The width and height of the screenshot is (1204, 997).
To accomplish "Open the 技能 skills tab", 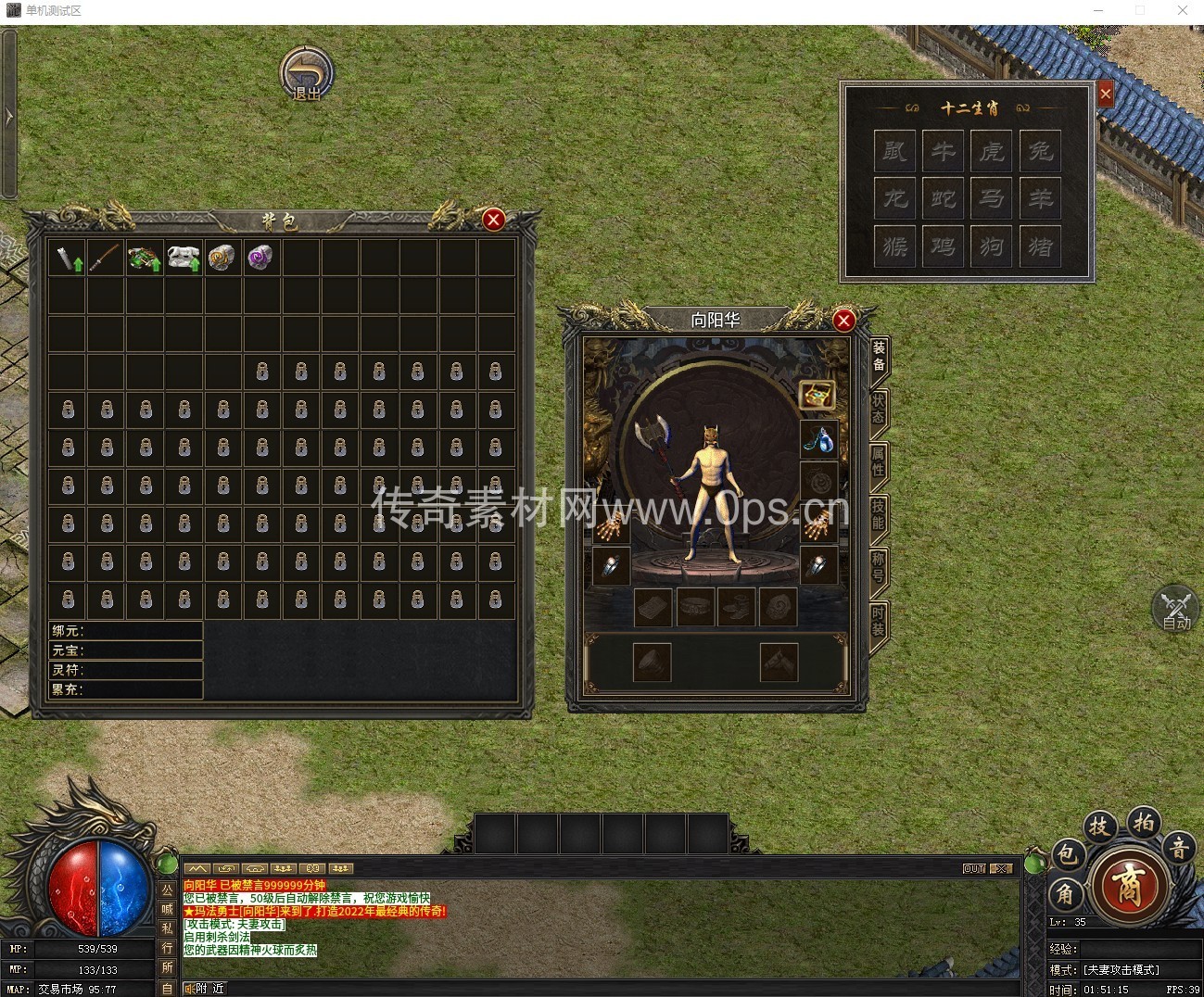I will pos(878,514).
